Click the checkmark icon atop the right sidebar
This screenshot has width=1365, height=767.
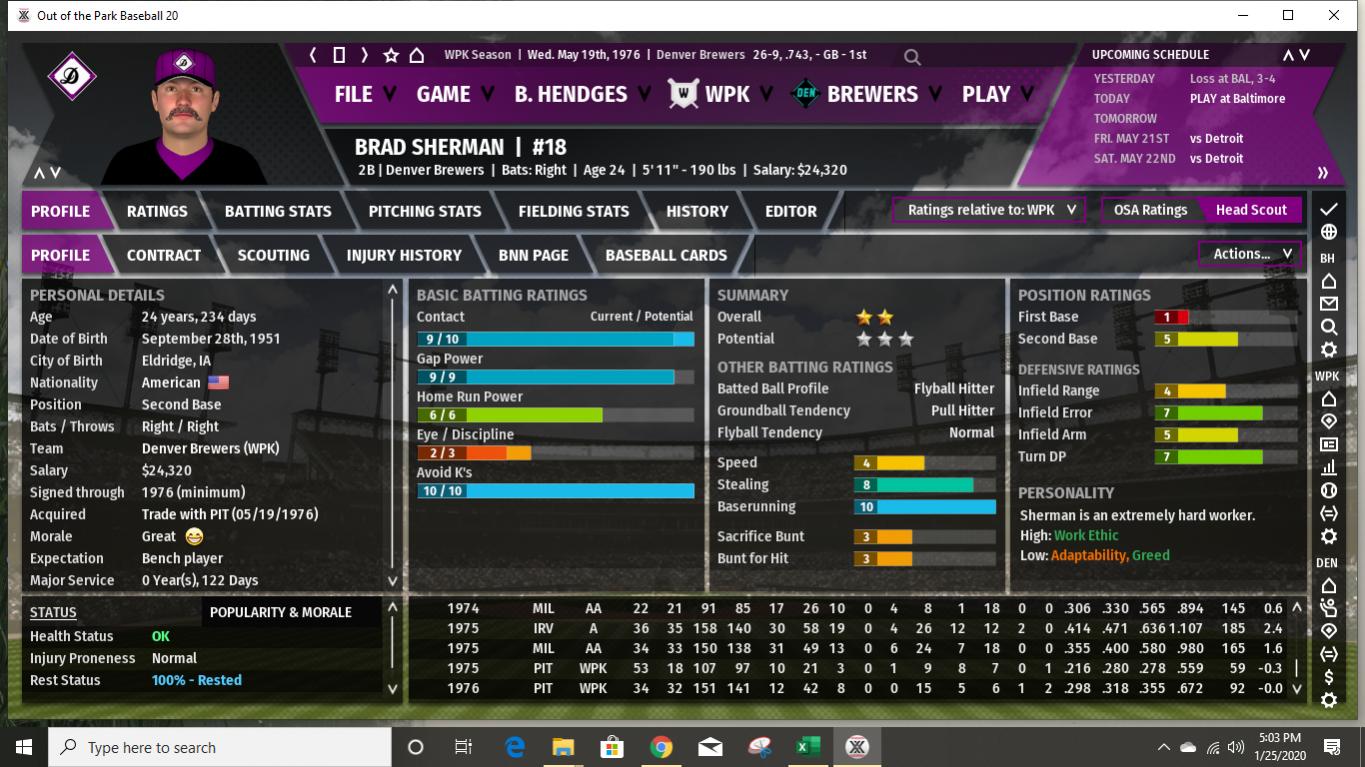[x=1327, y=209]
